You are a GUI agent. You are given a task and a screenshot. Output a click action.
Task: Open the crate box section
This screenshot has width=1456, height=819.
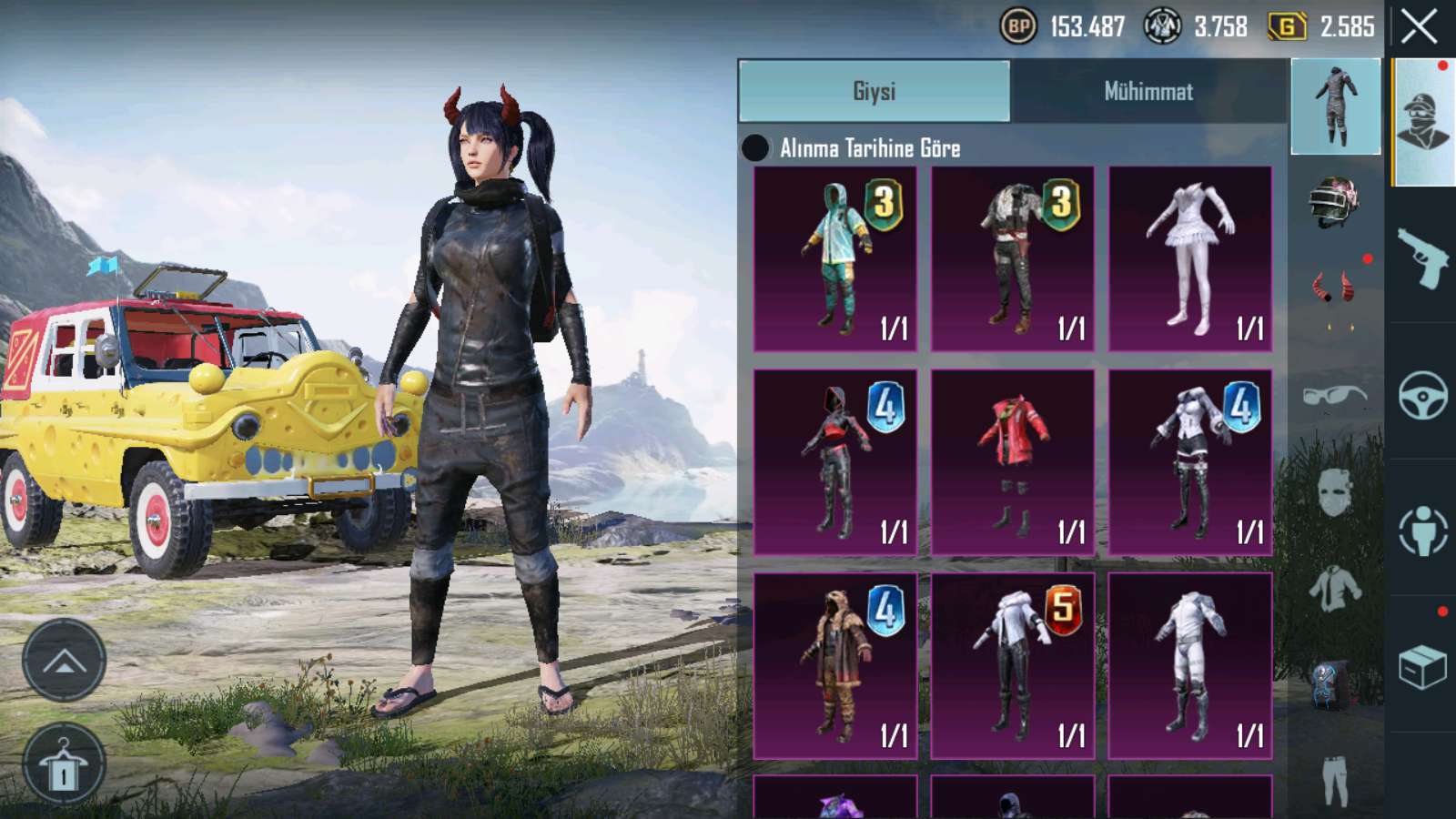[x=1422, y=666]
